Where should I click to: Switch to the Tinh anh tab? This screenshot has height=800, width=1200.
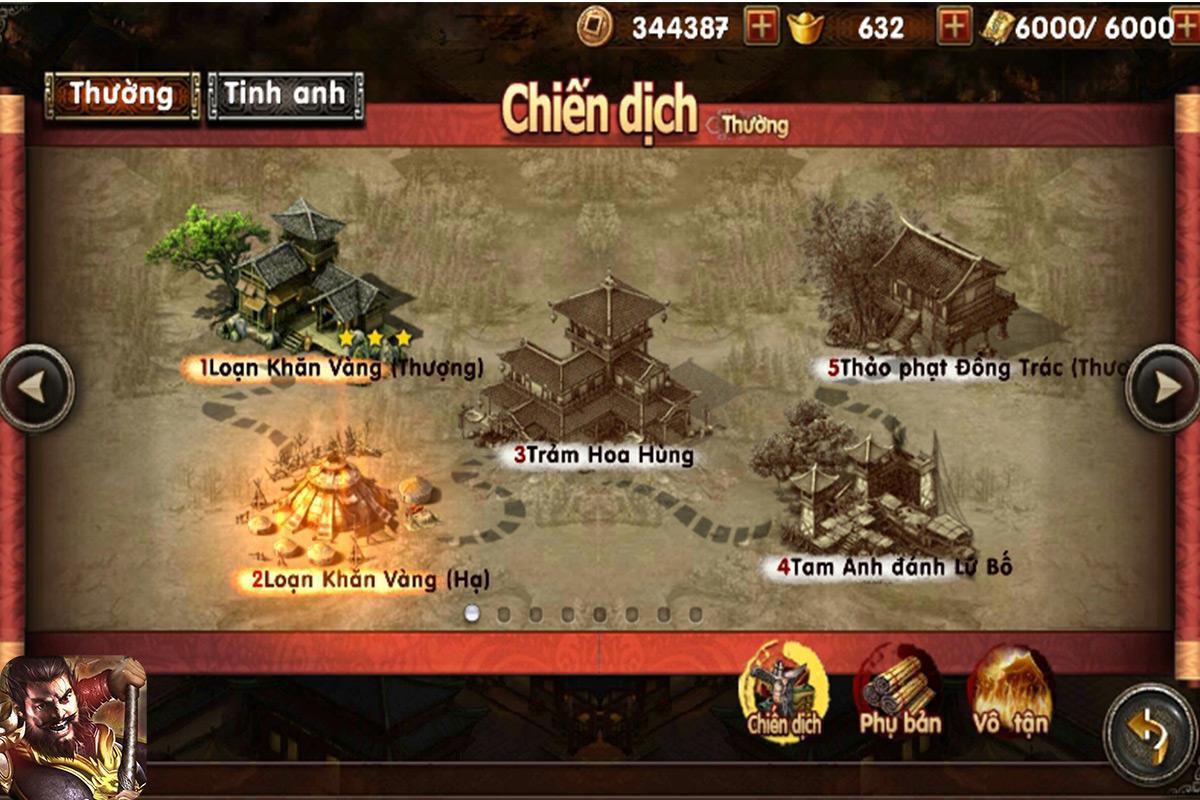(285, 96)
